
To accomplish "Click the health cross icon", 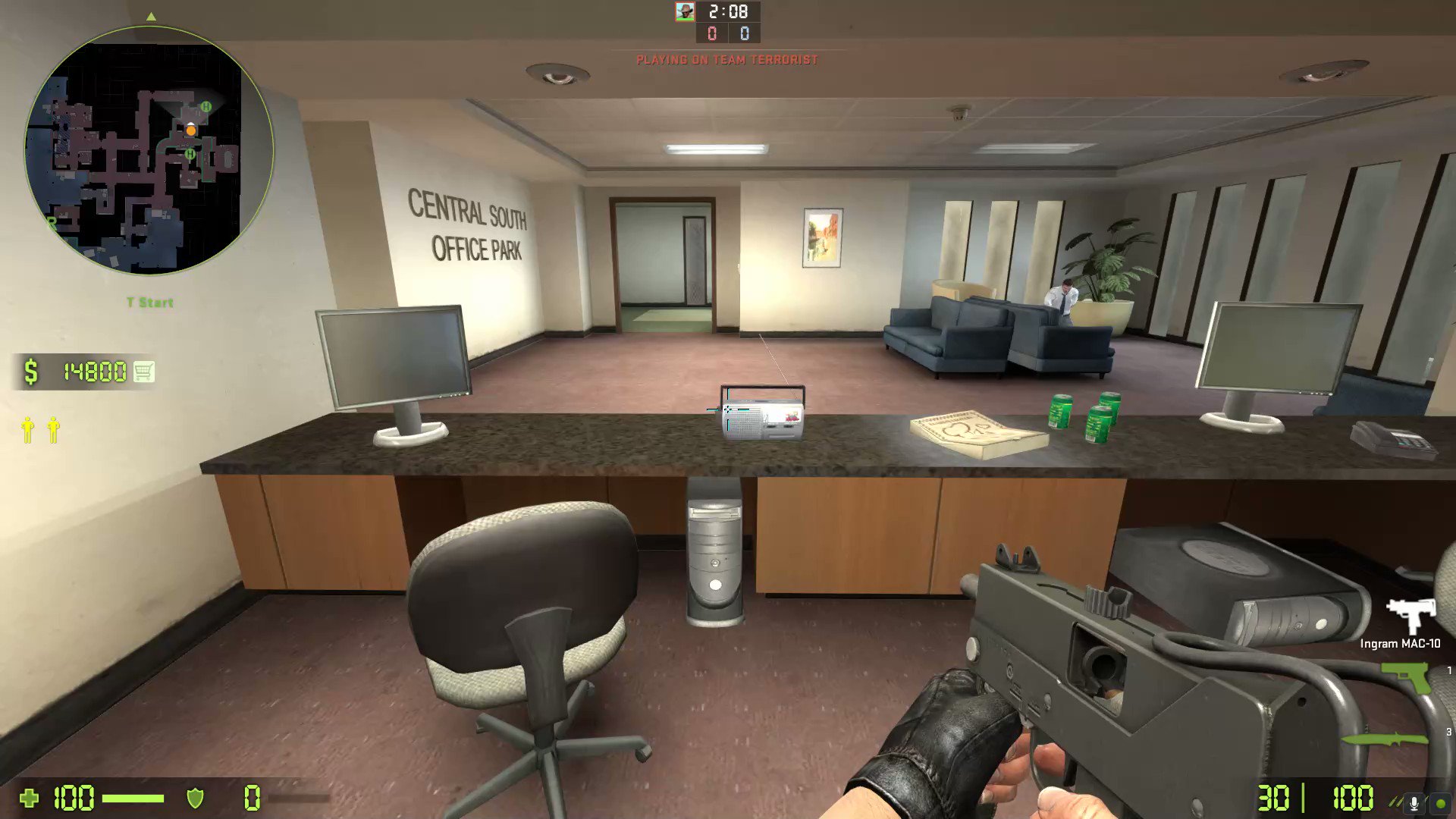I will 29,797.
